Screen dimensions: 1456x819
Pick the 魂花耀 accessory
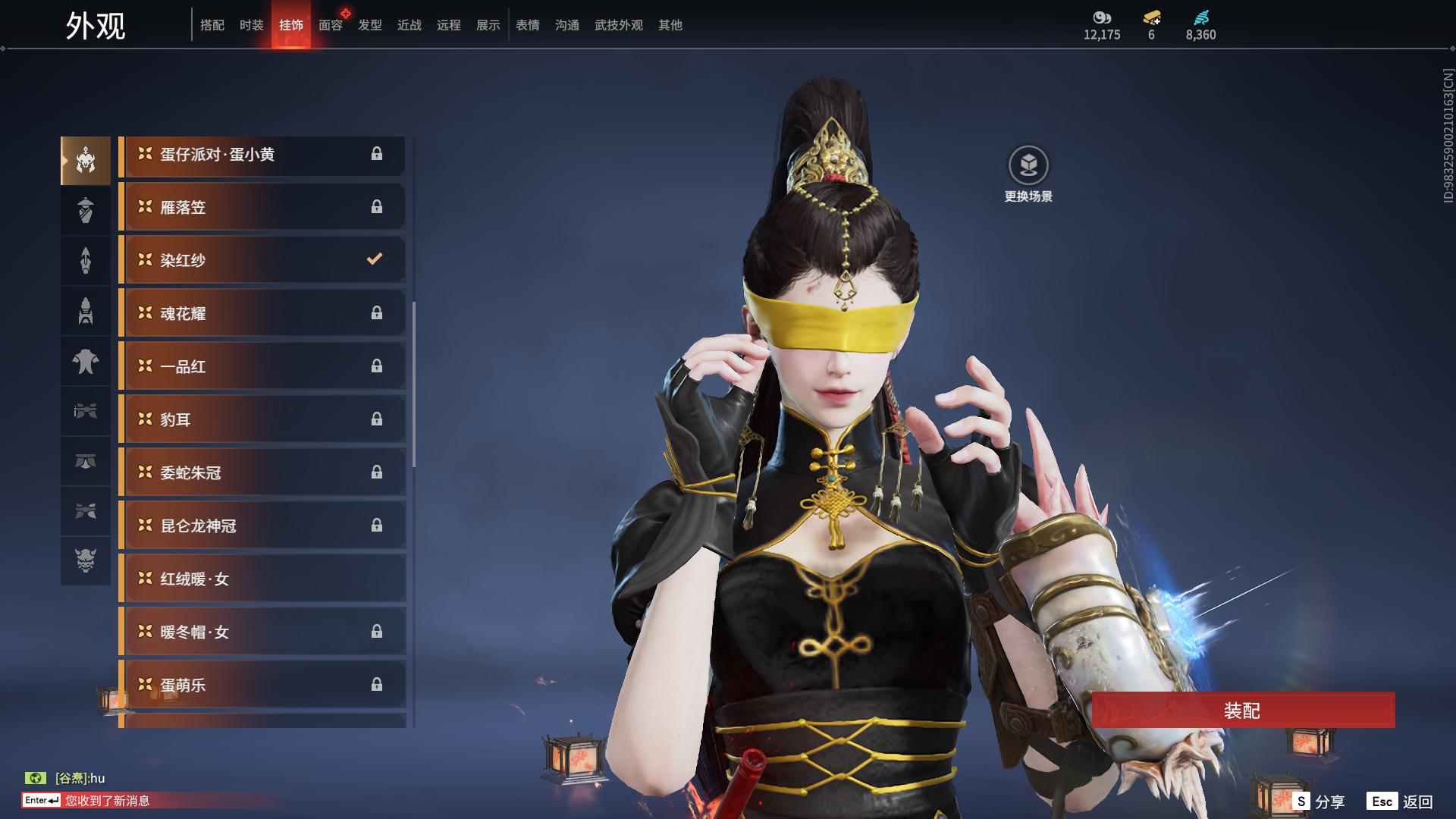pyautogui.click(x=262, y=313)
